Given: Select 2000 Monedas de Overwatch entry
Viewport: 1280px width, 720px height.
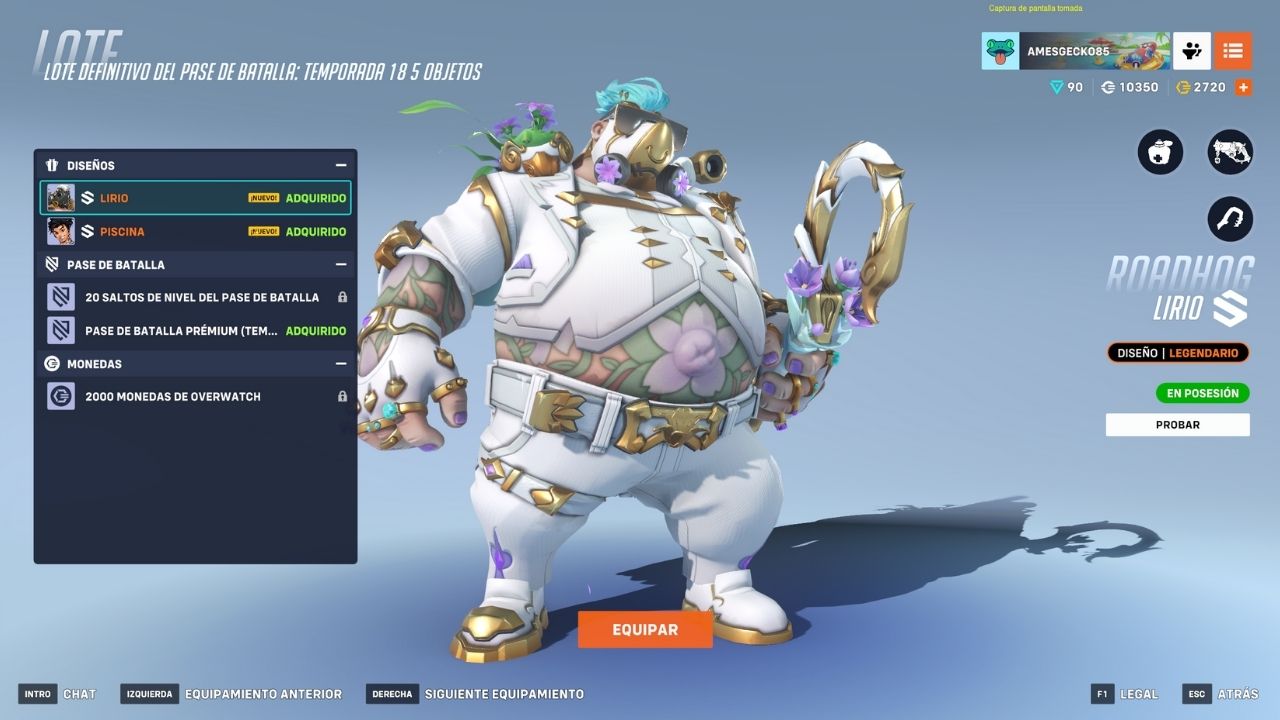Looking at the screenshot, I should click(195, 396).
